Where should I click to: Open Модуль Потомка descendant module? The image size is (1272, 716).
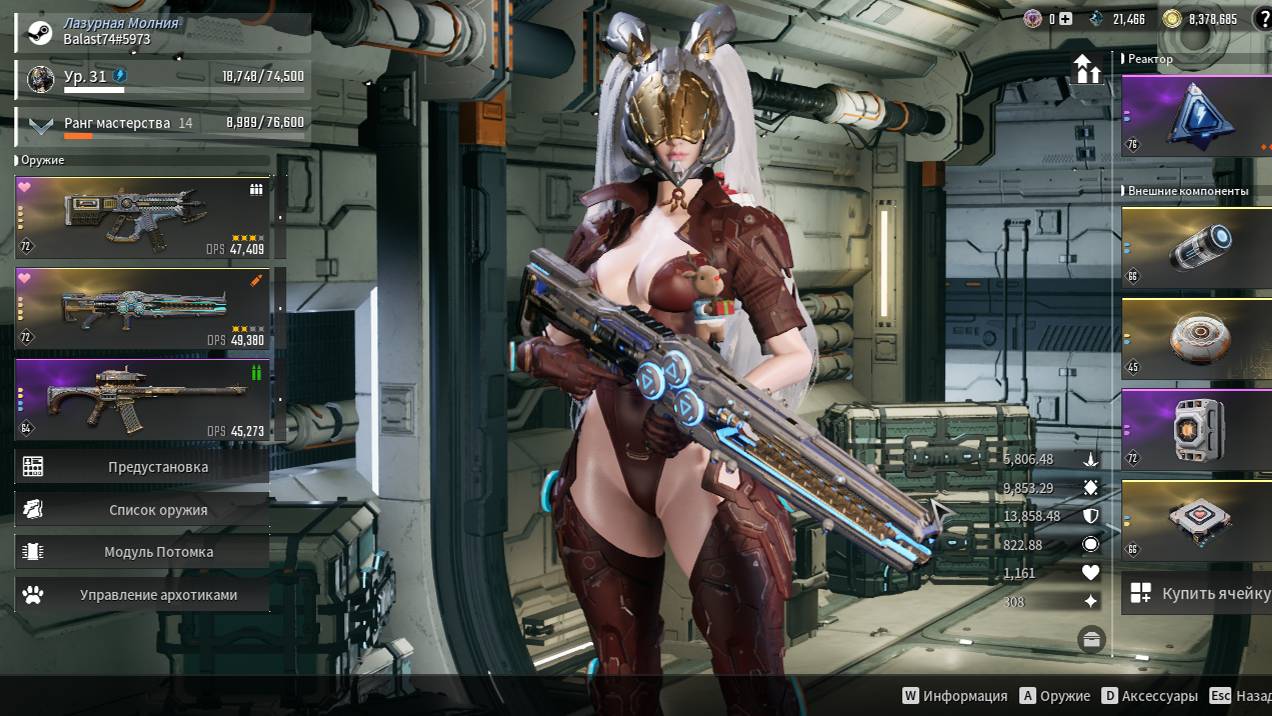click(142, 552)
